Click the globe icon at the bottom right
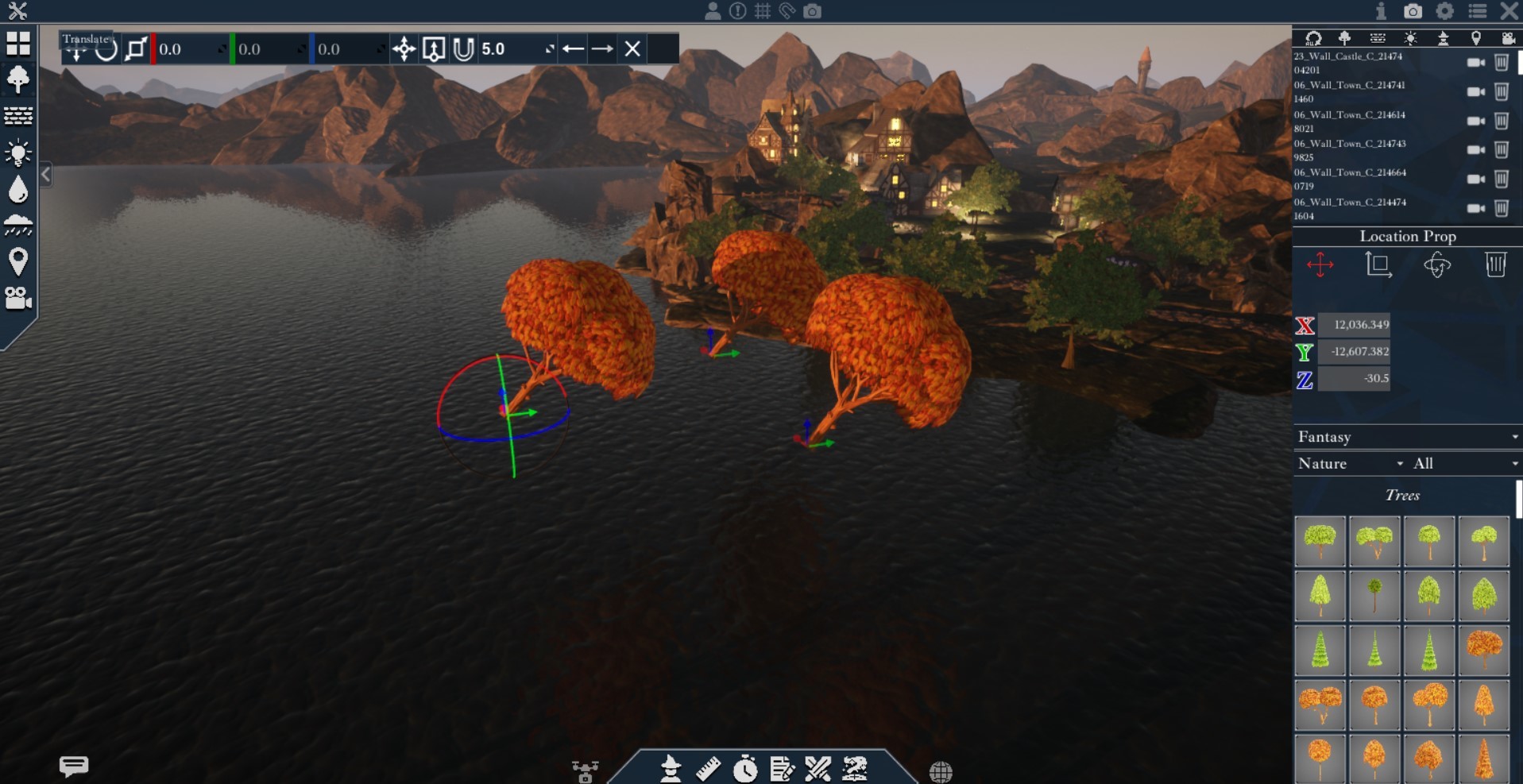Screen dimensions: 1523x784 (941, 770)
